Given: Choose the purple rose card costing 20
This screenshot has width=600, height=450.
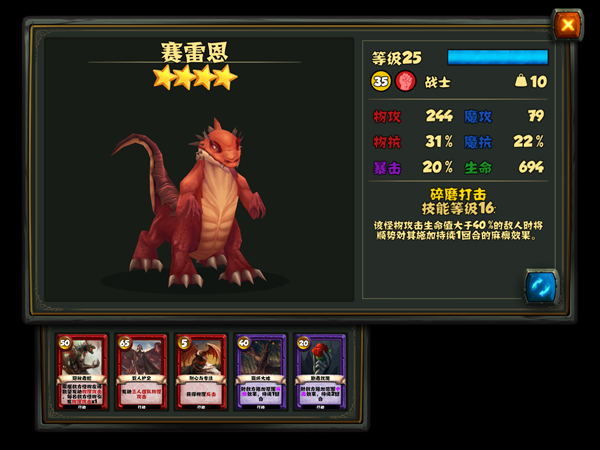Looking at the screenshot, I should [x=318, y=373].
